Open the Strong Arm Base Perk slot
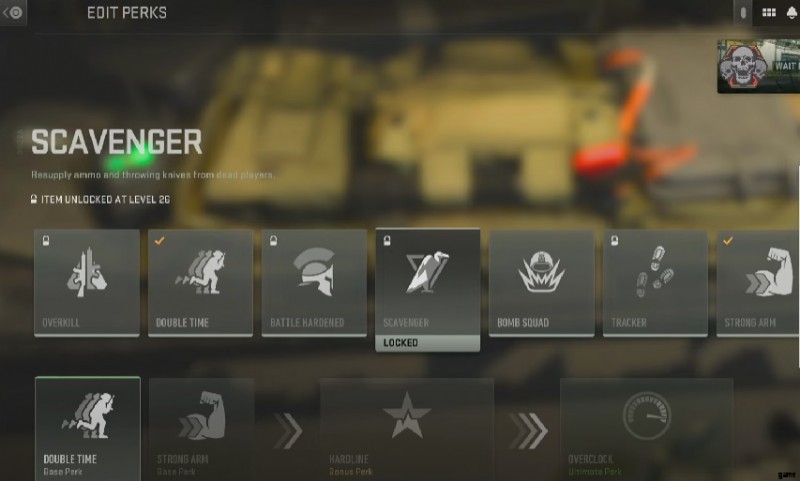800x481 pixels. point(201,428)
